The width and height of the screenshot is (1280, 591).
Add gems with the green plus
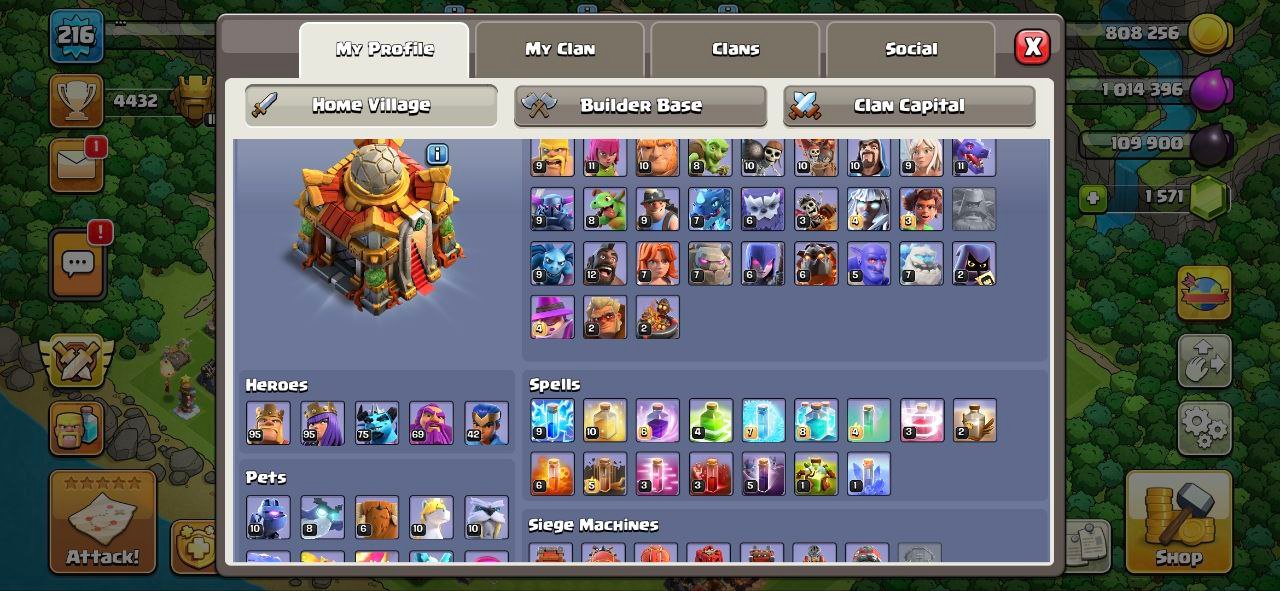coord(1092,198)
